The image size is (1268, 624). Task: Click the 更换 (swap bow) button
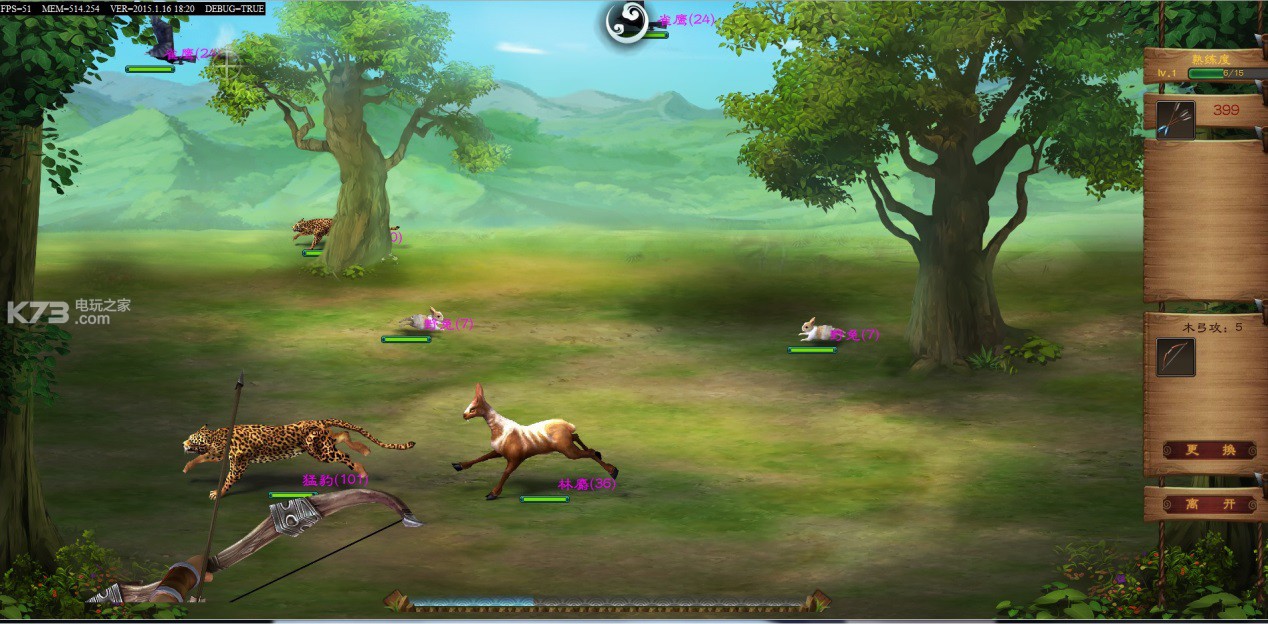tap(1209, 450)
